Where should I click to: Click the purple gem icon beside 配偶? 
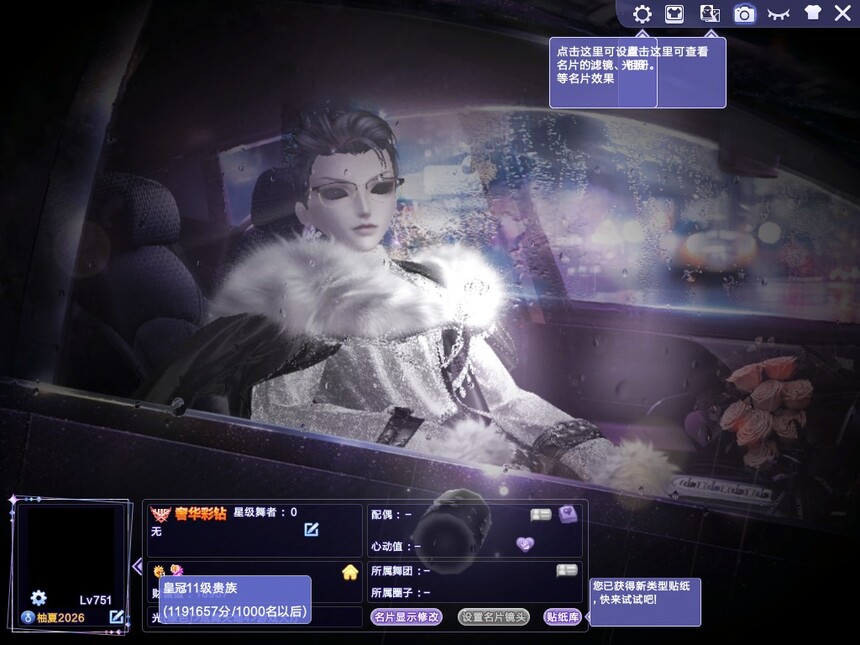point(568,514)
